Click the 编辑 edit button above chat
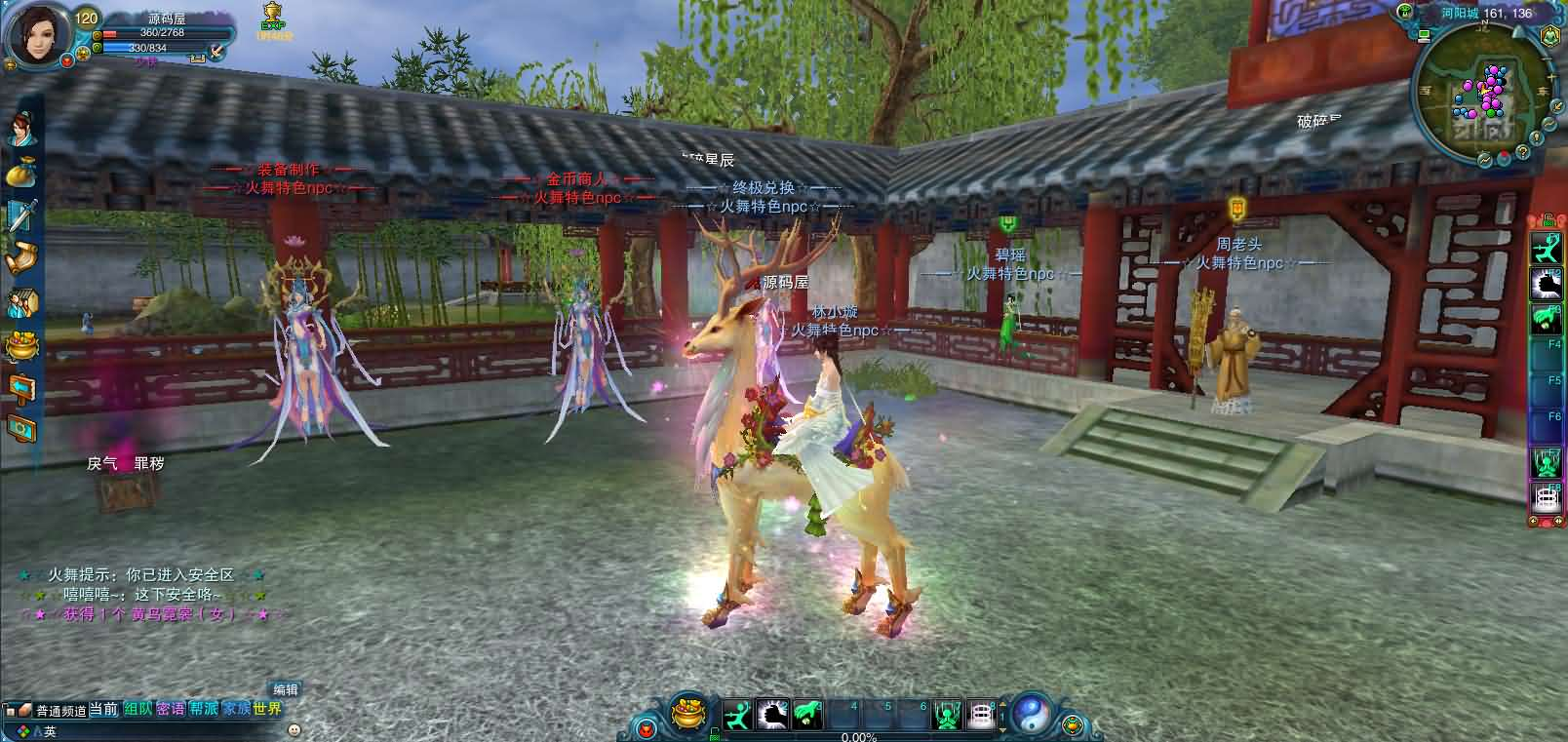Viewport: 1568px width, 742px height. point(286,689)
